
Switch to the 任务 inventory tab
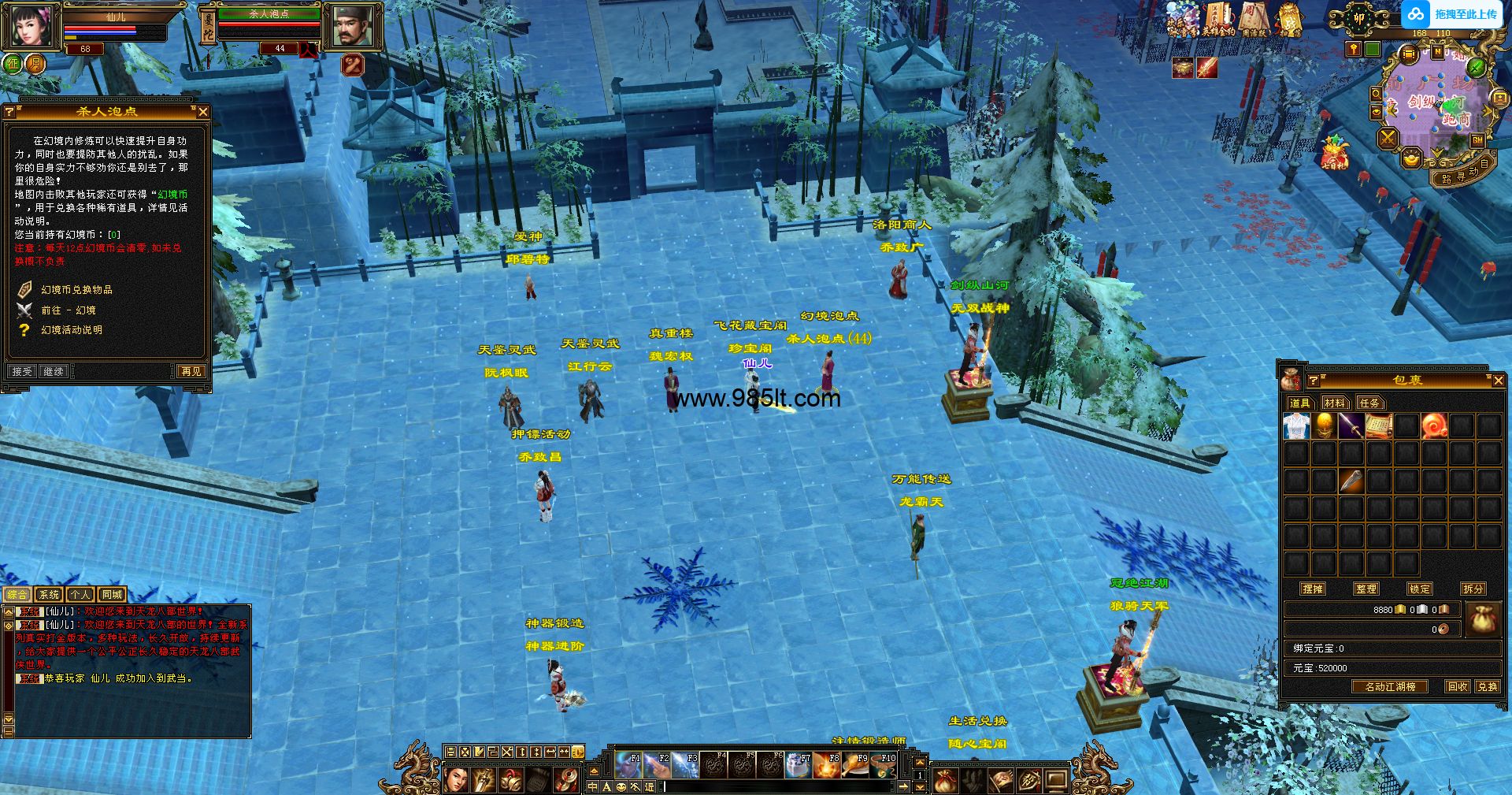1369,403
